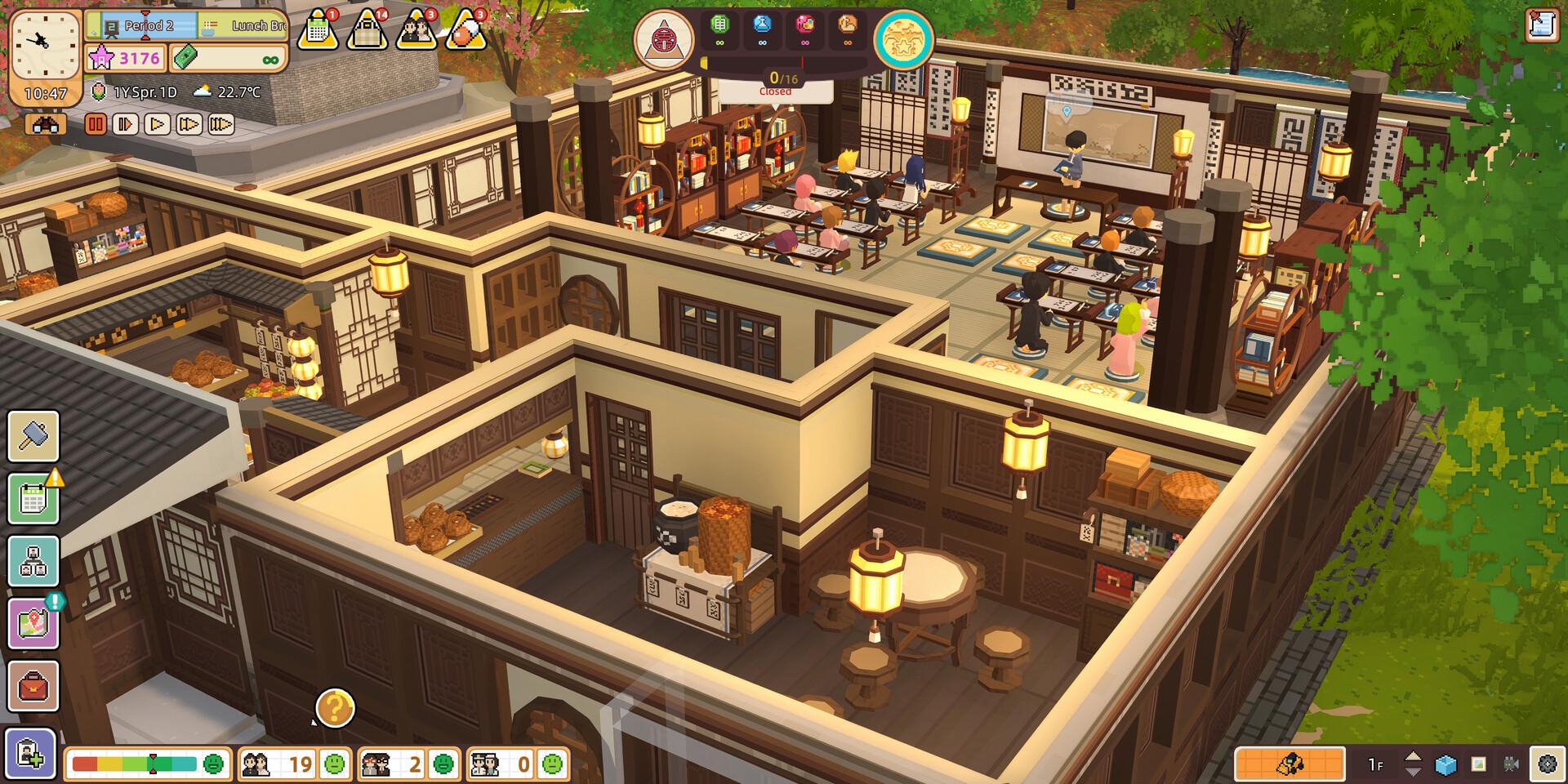Click the floor up arrow to go to 2F

[x=1414, y=756]
